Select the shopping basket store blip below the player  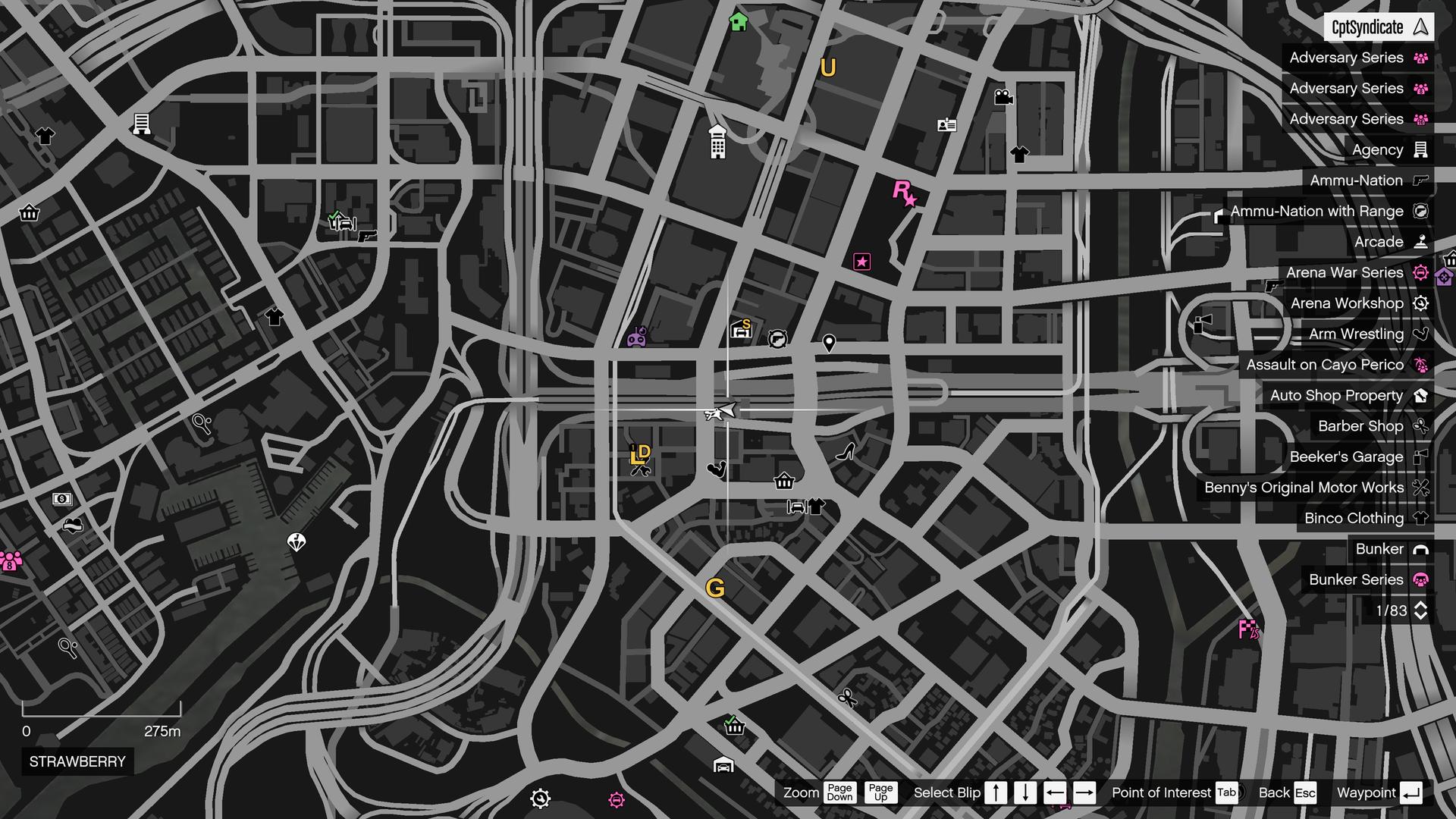pyautogui.click(x=784, y=481)
